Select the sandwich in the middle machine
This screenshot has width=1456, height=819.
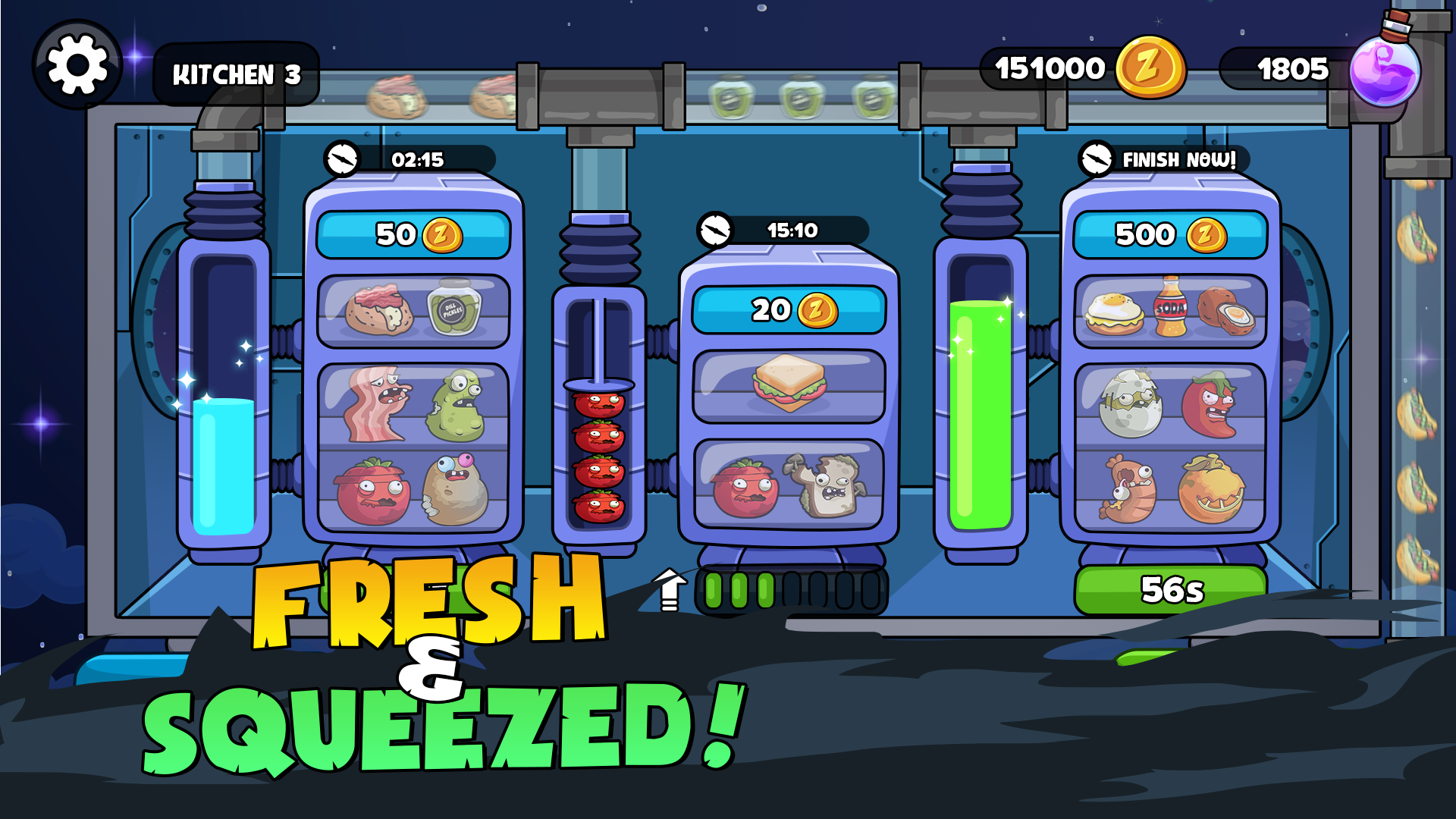(x=790, y=383)
